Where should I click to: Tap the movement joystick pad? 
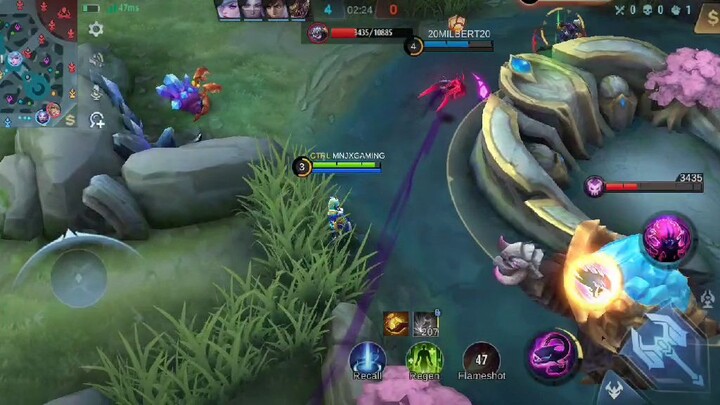pos(77,275)
